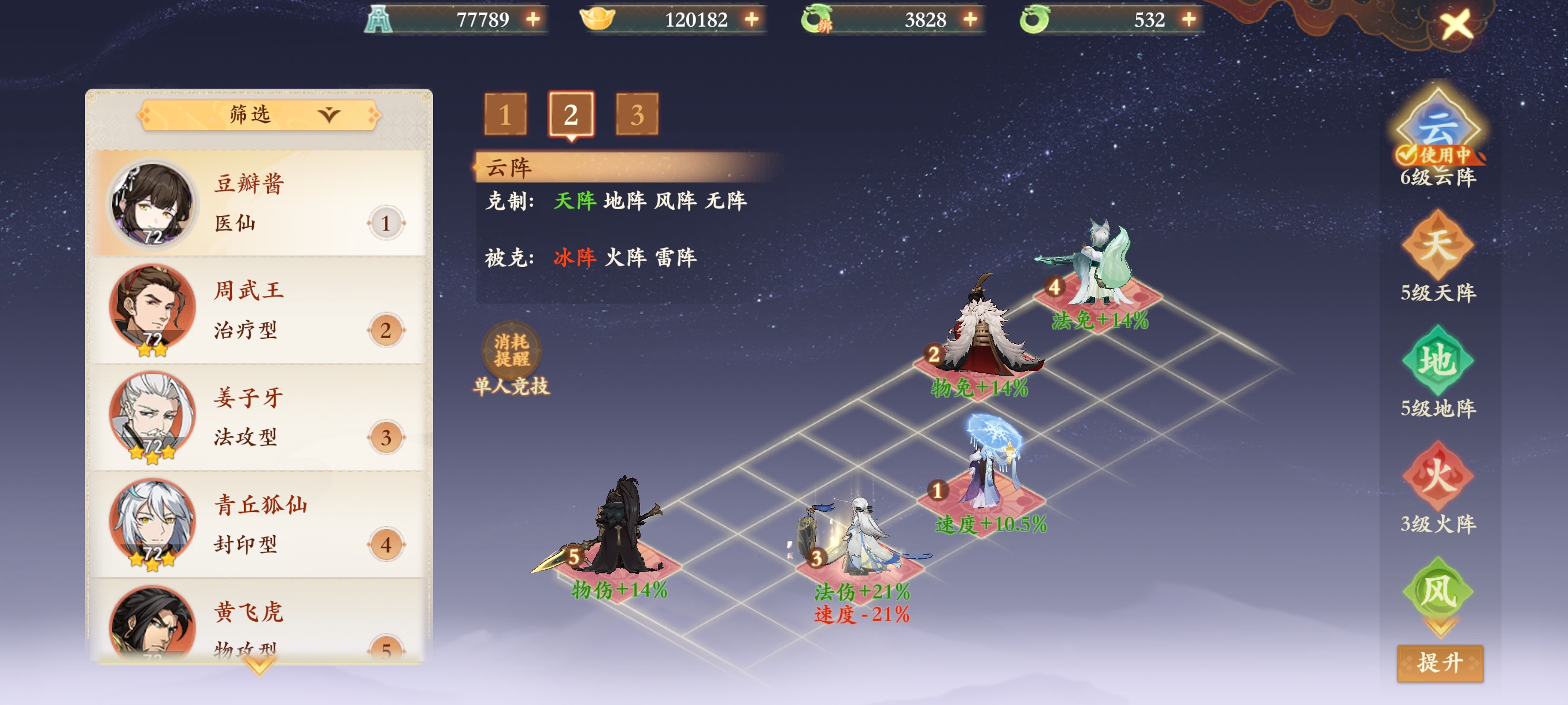Add more gold ingot currency
This screenshot has width=1568, height=705.
point(752,20)
